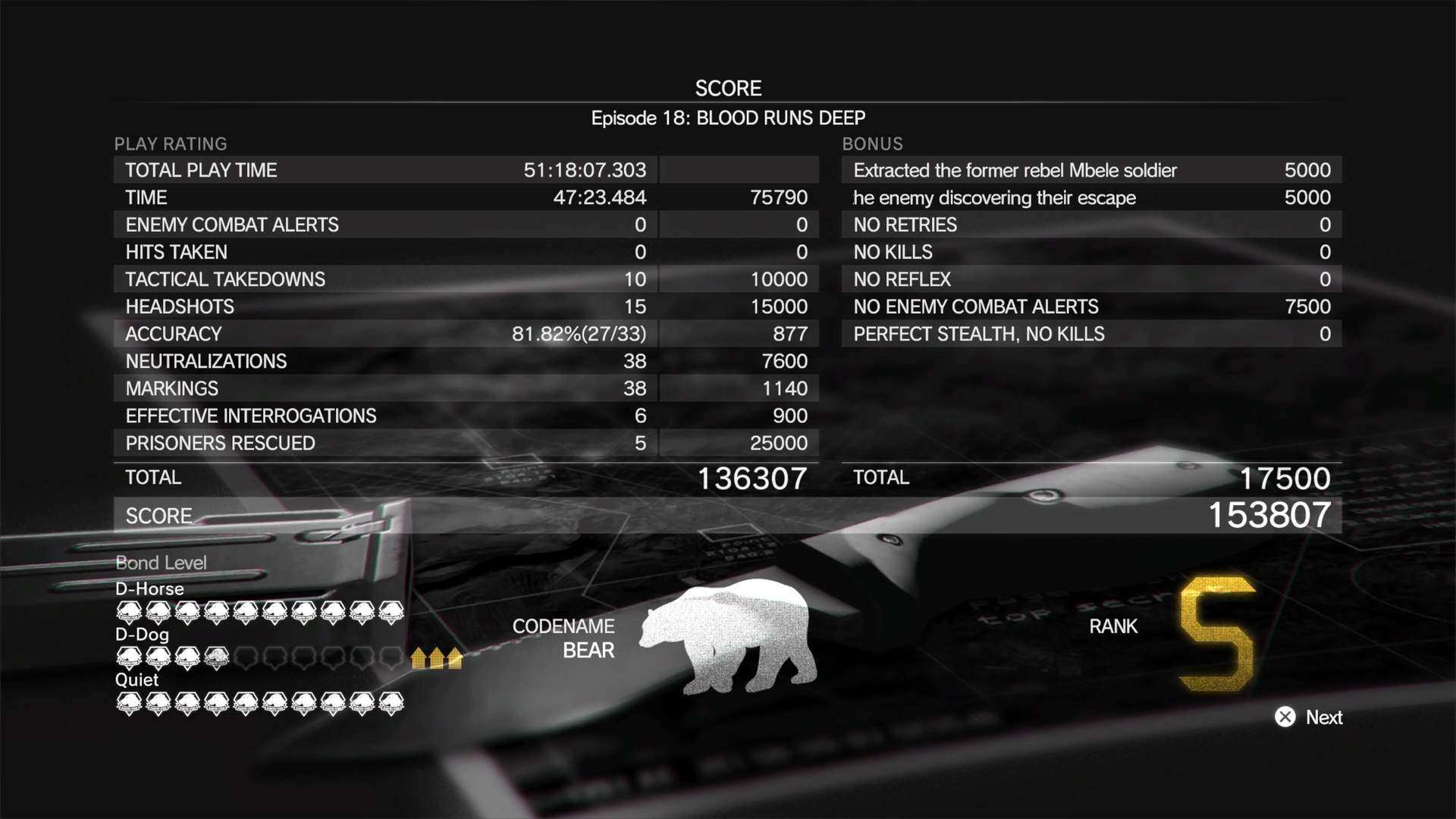This screenshot has width=1456, height=819.
Task: Expand the BONUS section header
Action: pos(872,144)
